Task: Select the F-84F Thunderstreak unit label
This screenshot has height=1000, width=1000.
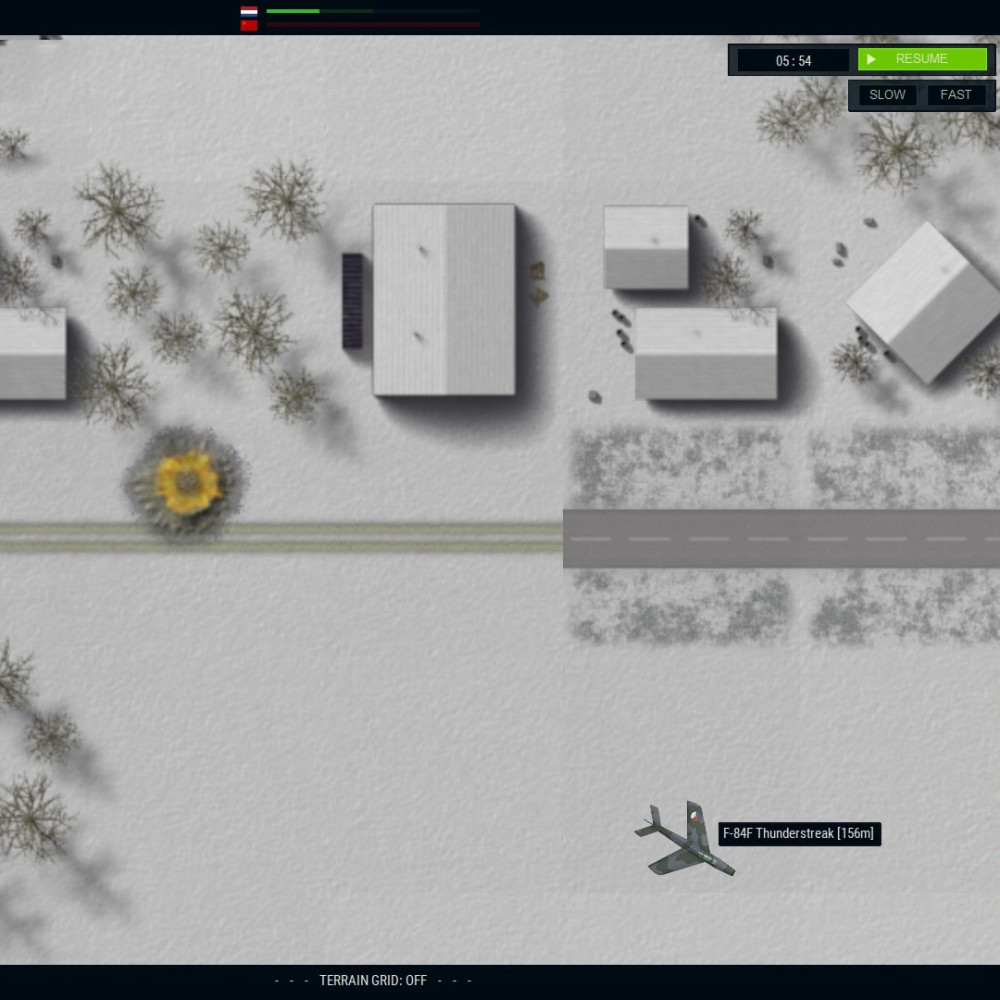Action: [x=799, y=834]
